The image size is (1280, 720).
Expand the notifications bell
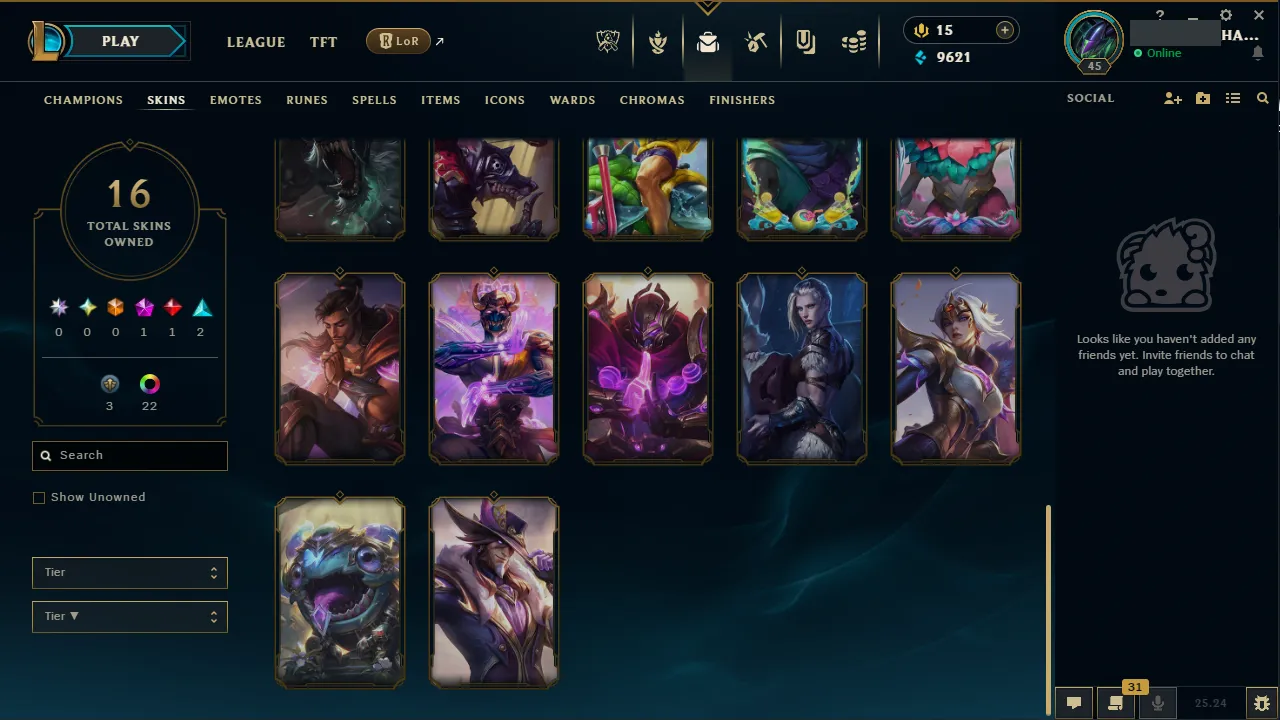pos(1258,52)
